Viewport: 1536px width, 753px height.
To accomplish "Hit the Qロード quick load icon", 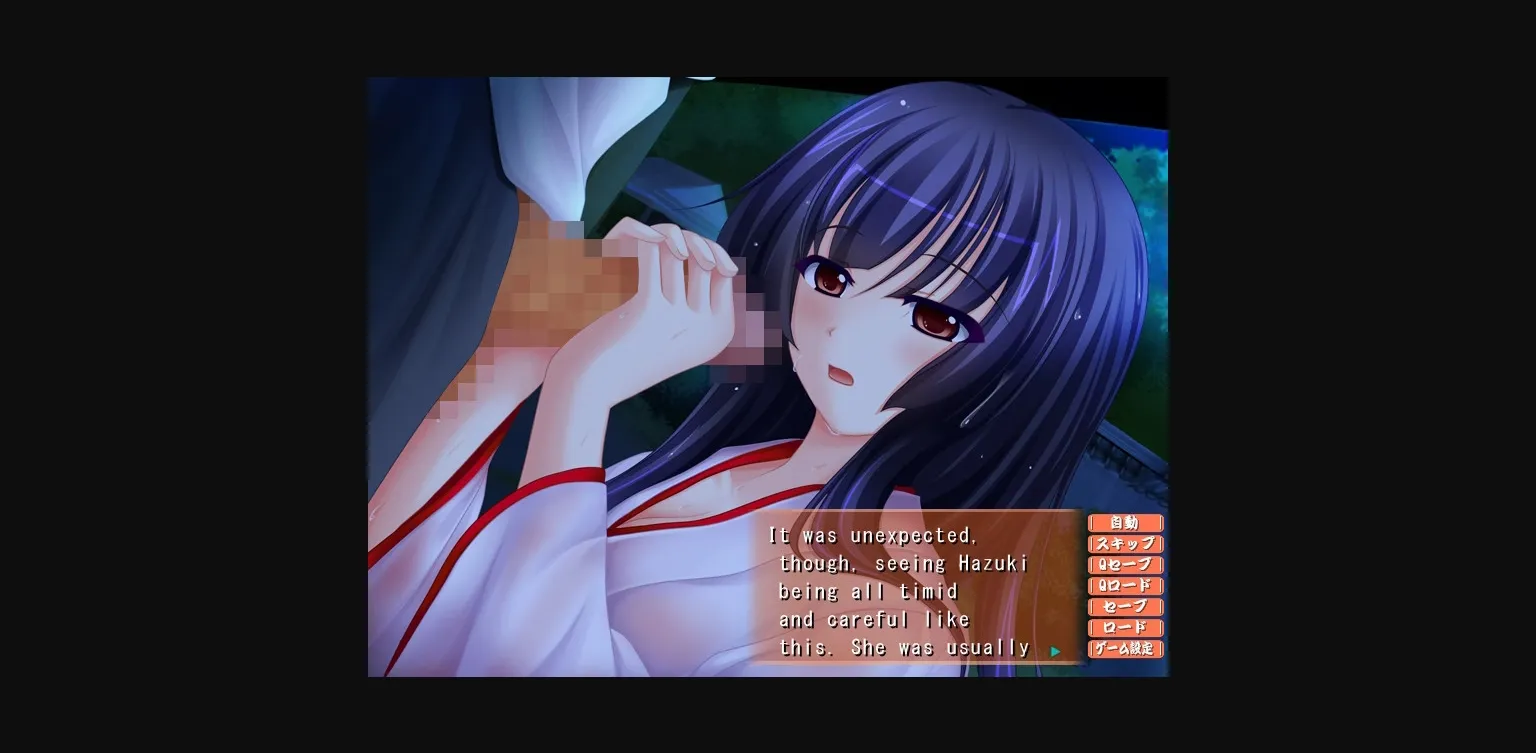I will 1125,586.
